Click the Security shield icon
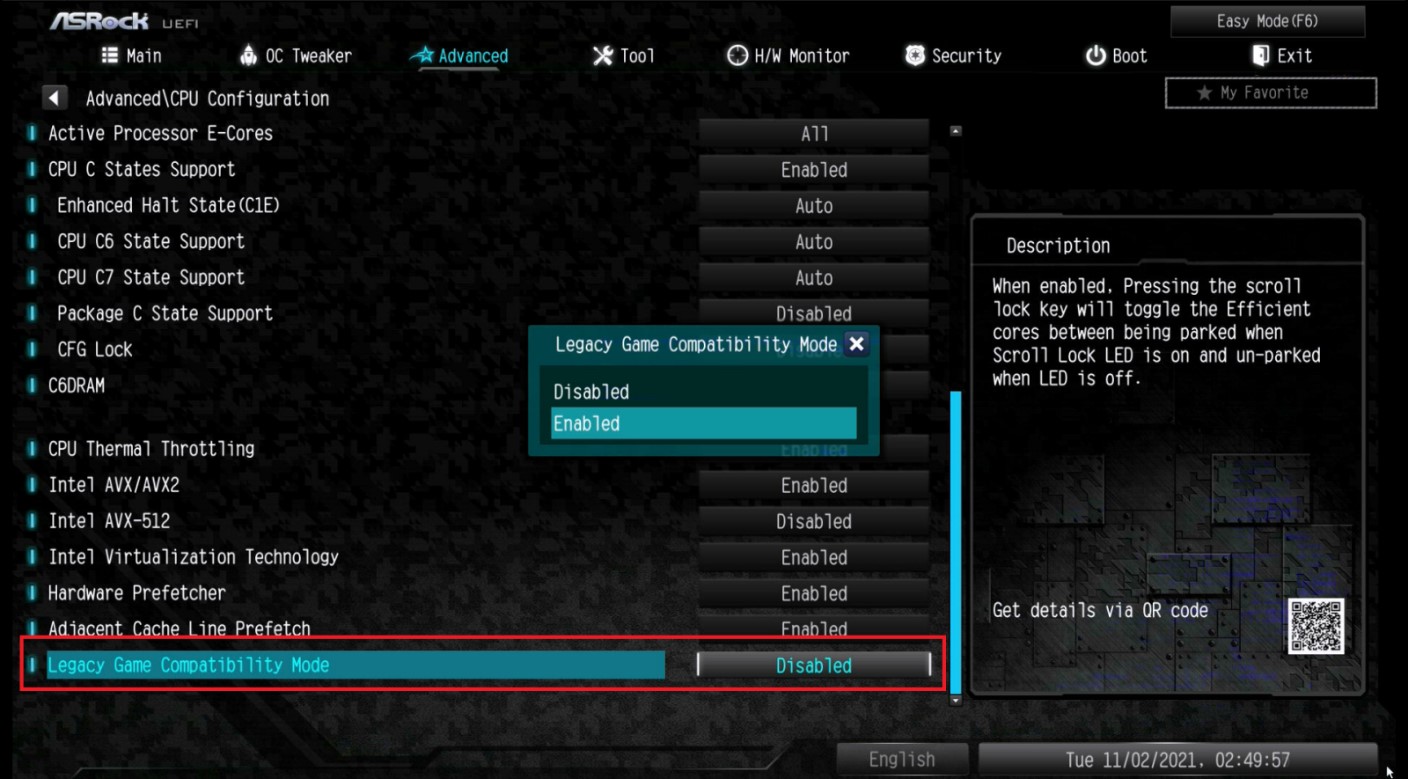The height and width of the screenshot is (779, 1408). point(914,55)
